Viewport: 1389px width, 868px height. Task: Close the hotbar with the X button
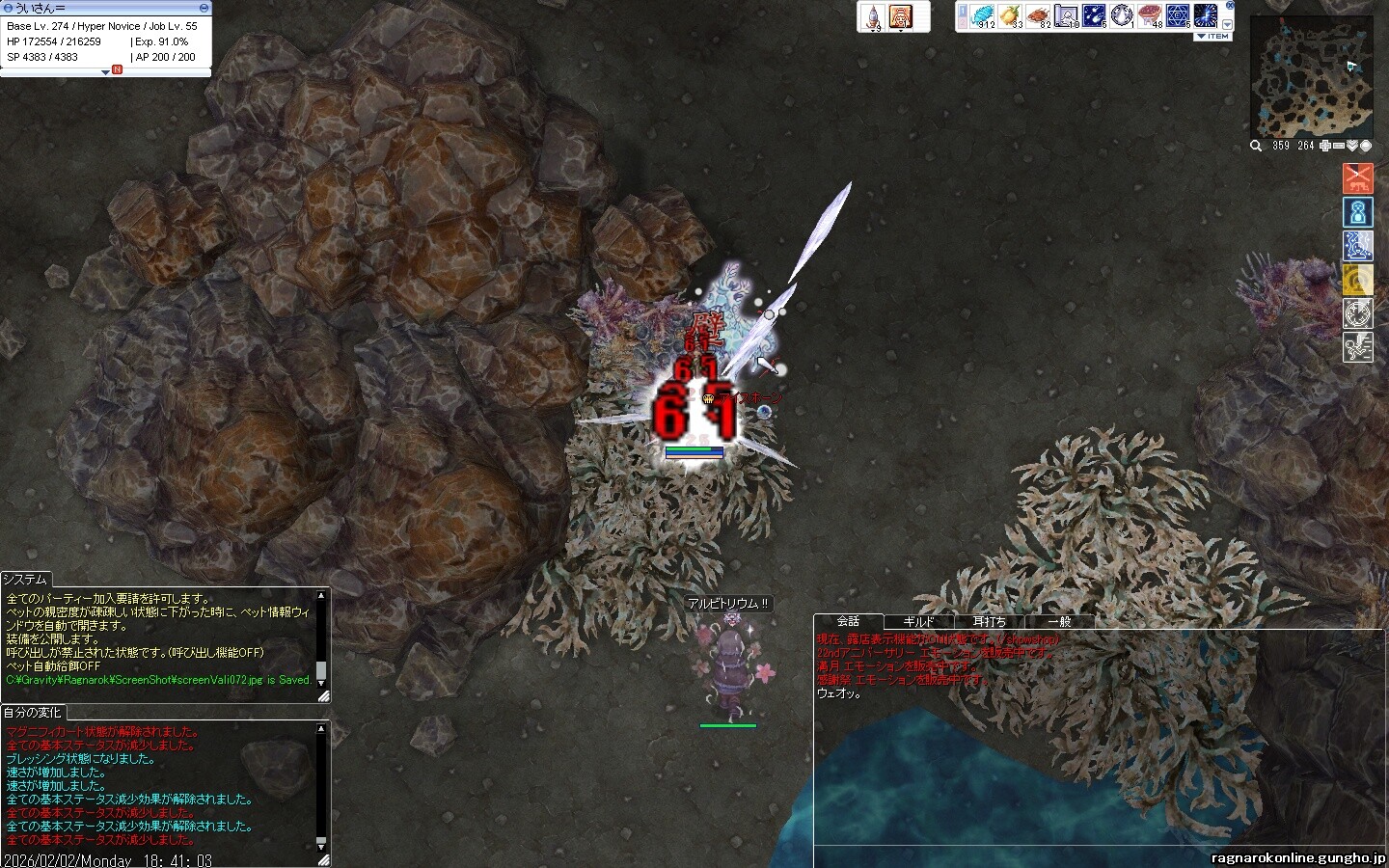click(1229, 5)
